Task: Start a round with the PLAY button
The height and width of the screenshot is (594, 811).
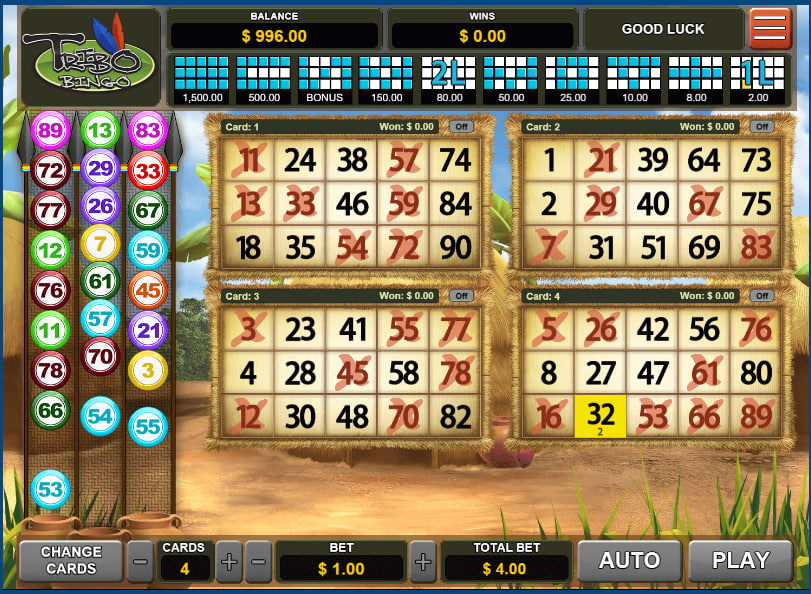Action: point(740,561)
